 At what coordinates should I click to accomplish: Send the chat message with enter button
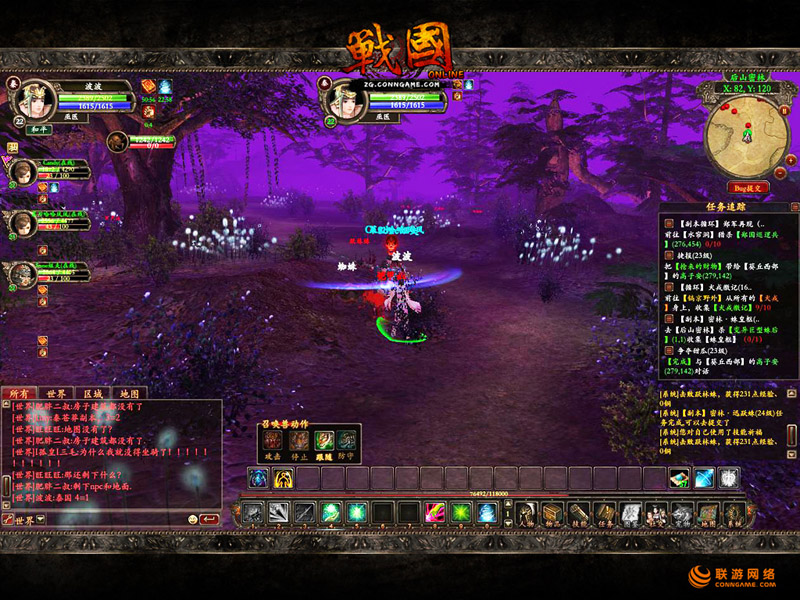pyautogui.click(x=209, y=520)
